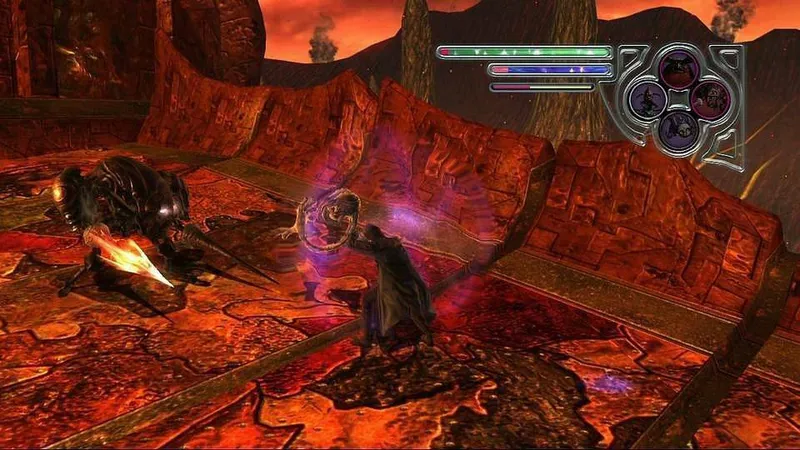Screen dimensions: 800x450
Task: Select the right red-ringed creature summon icon
Action: [x=709, y=99]
